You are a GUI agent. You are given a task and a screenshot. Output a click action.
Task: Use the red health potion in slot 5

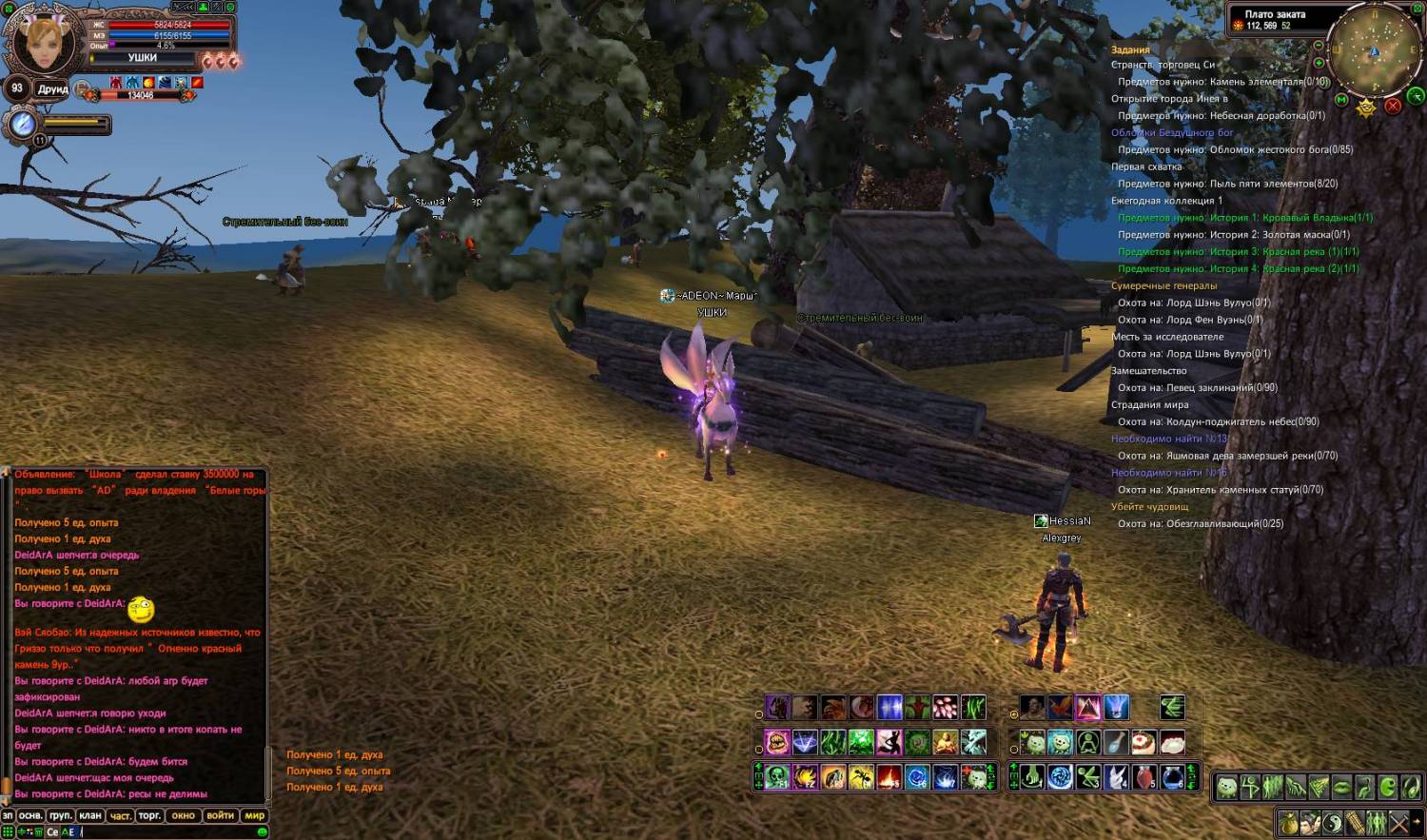click(x=1144, y=777)
